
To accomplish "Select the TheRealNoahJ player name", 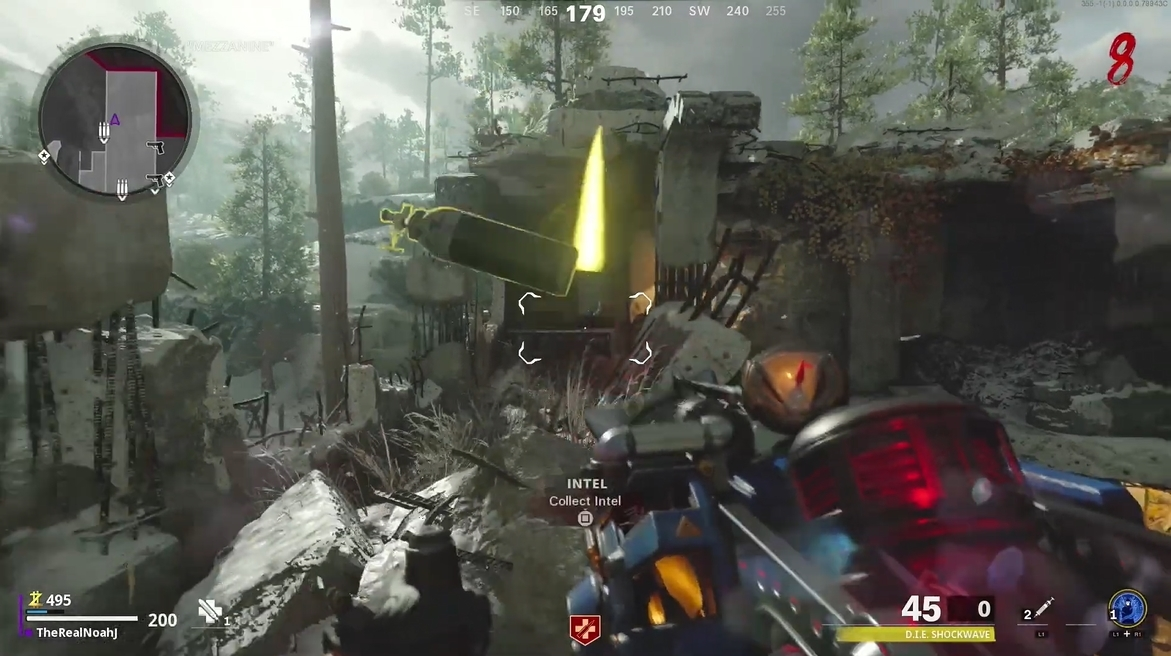I will 77,633.
